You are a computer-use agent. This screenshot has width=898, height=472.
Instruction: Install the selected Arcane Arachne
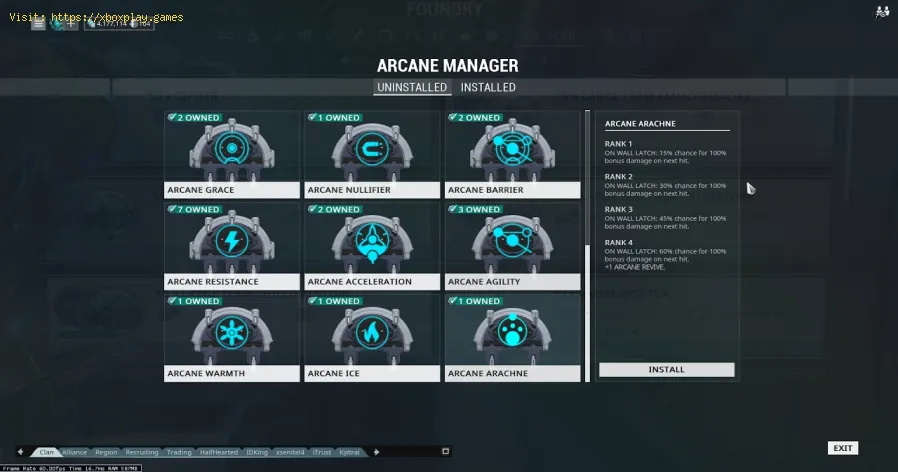[x=666, y=370]
